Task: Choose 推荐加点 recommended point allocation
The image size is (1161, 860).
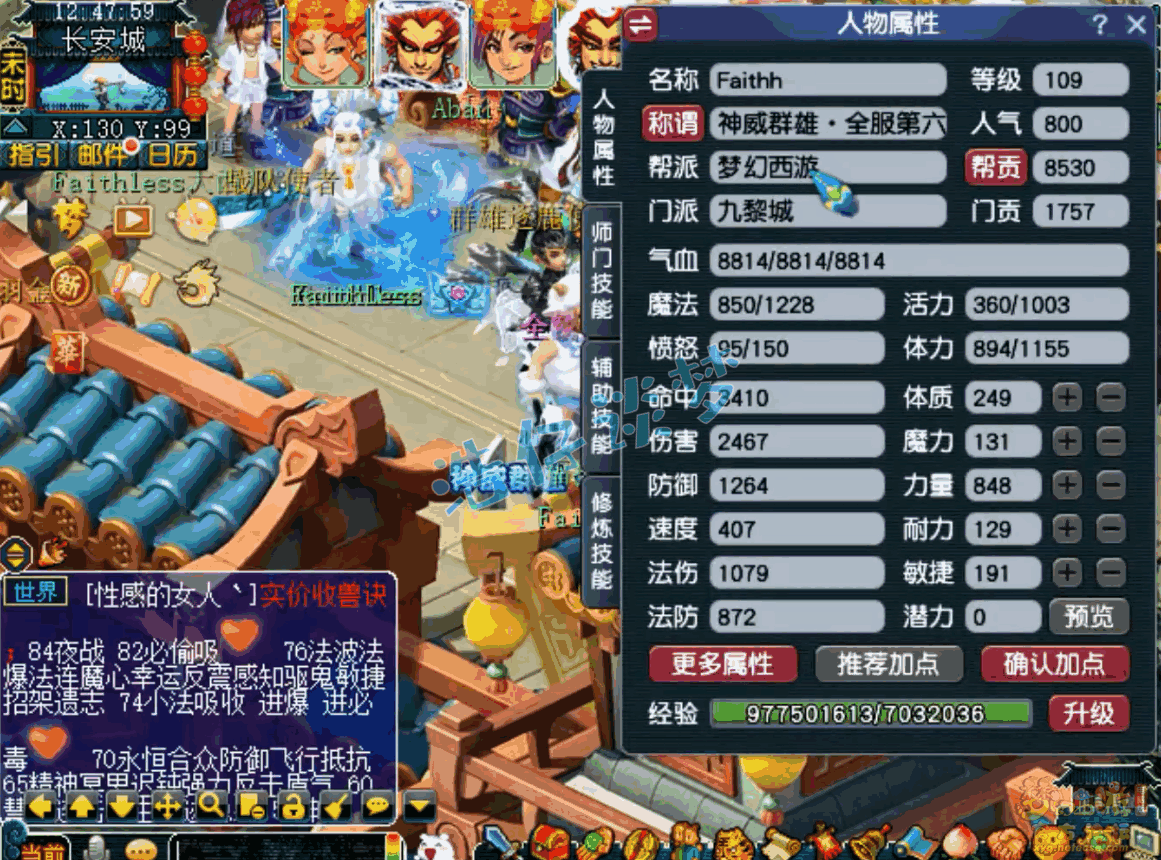Action: (x=888, y=664)
